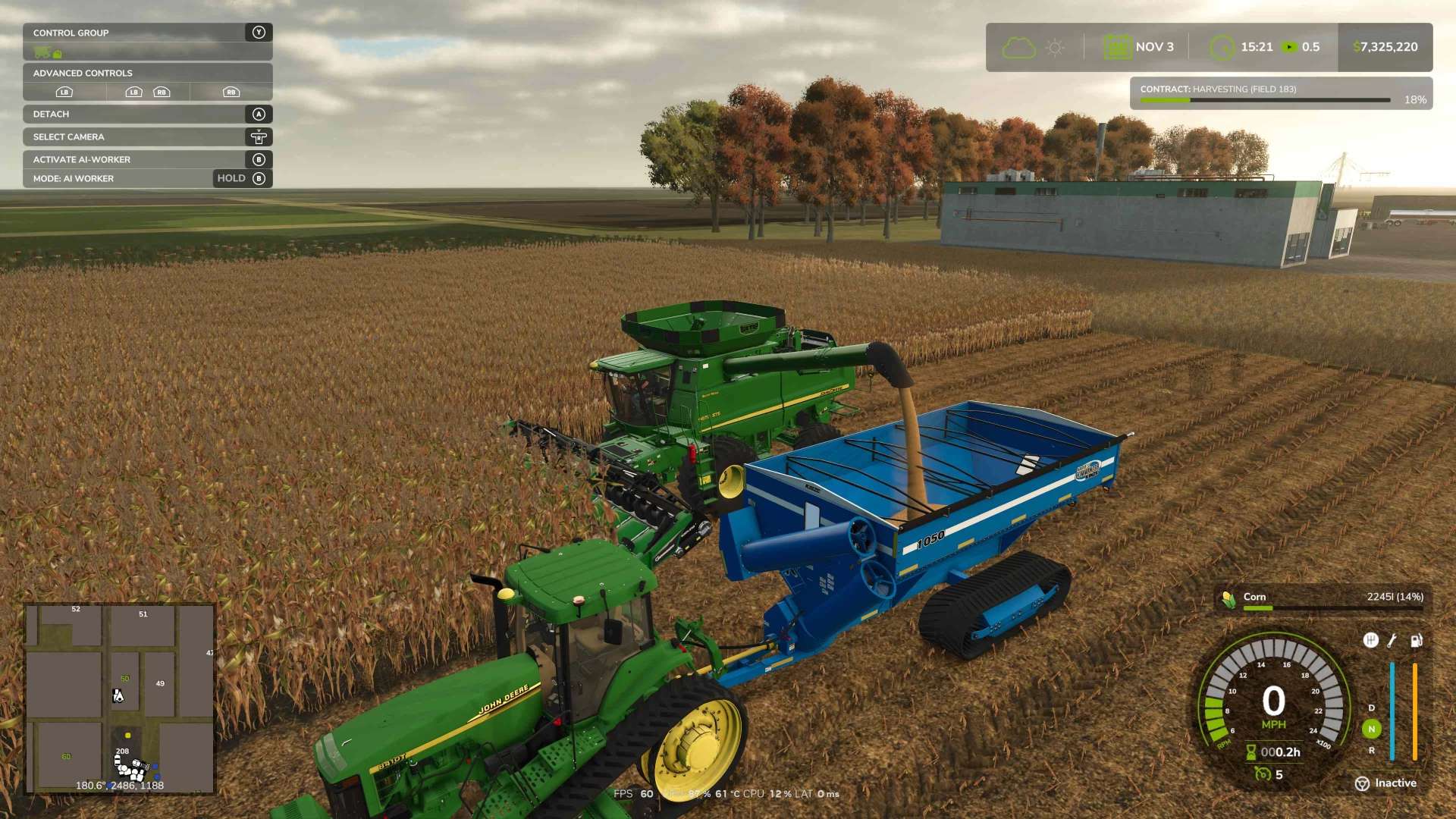
Task: Activate AI-Worker from the help list
Action: coord(147,159)
